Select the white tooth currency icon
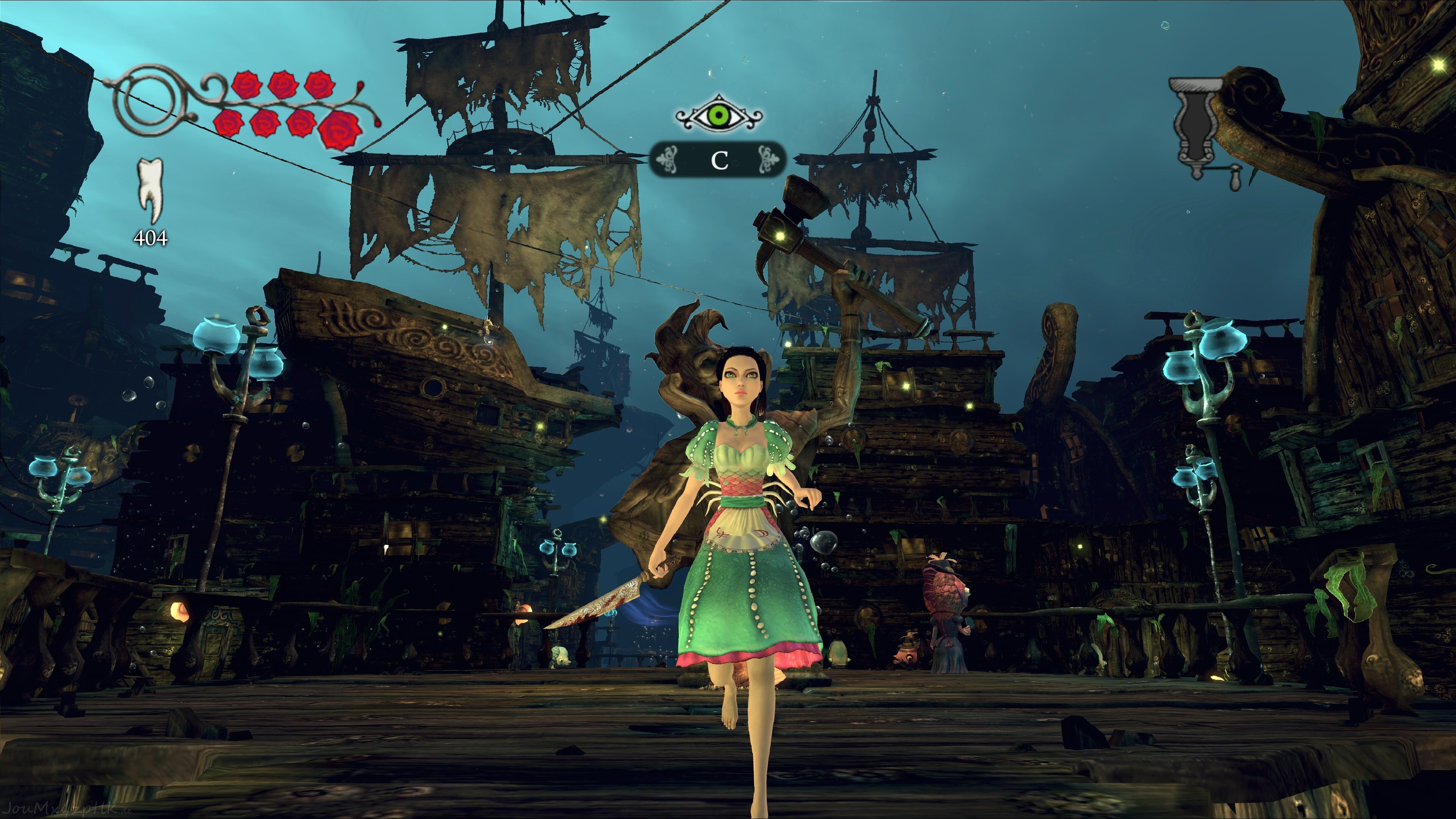 151,190
